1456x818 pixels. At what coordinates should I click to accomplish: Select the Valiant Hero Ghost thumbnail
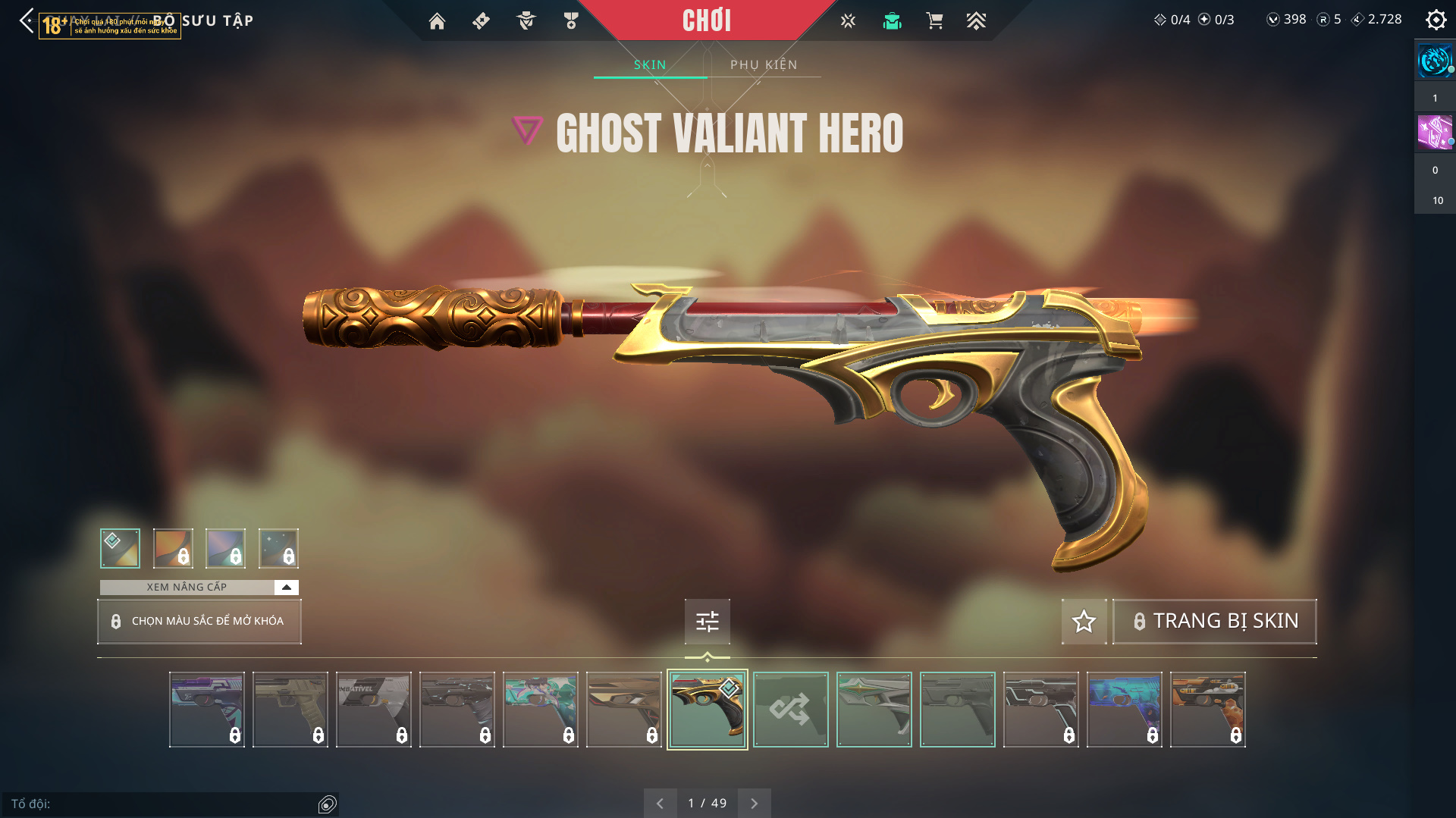pyautogui.click(x=707, y=710)
